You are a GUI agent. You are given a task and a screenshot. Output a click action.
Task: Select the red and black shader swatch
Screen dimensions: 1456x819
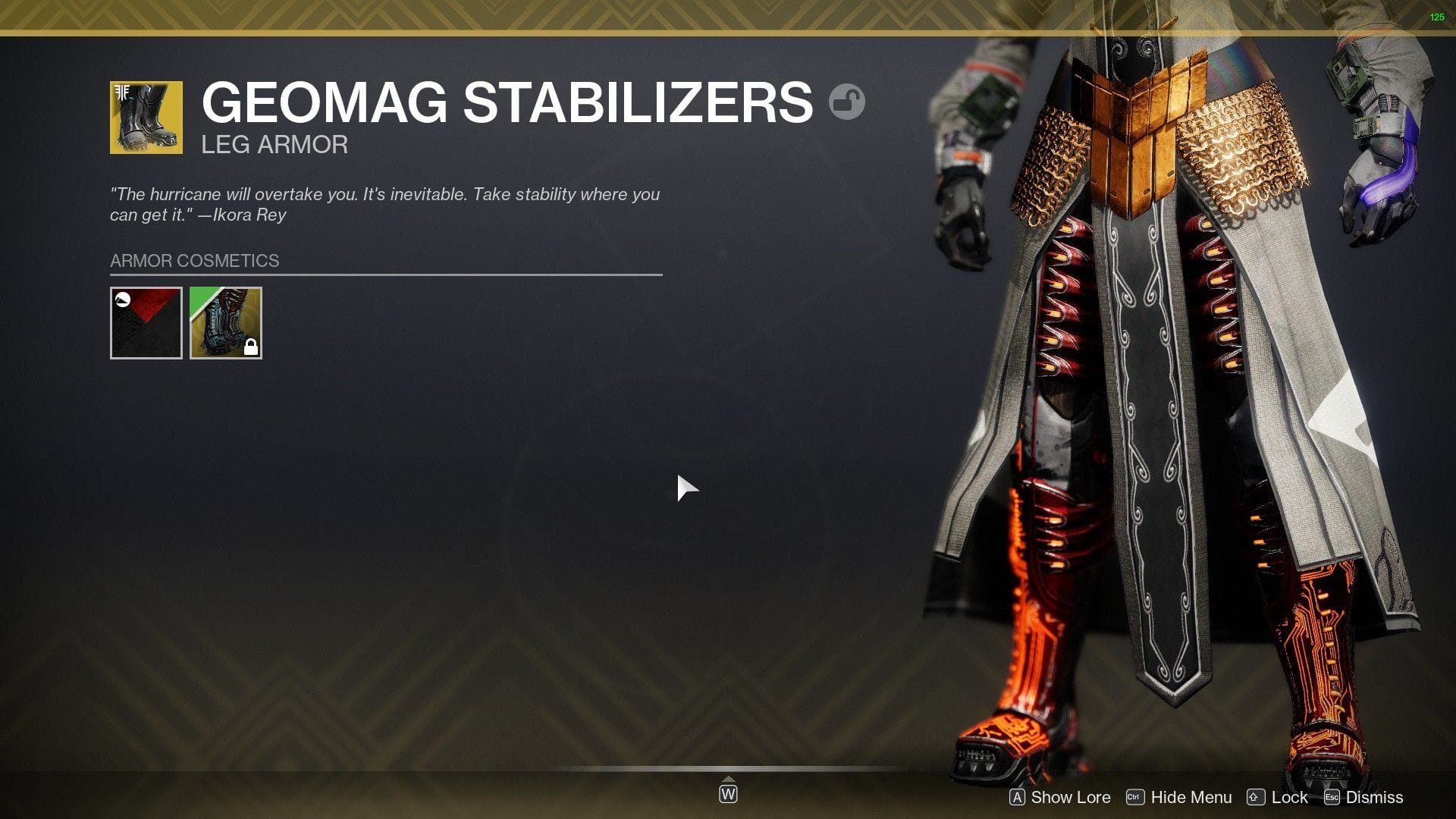[146, 323]
